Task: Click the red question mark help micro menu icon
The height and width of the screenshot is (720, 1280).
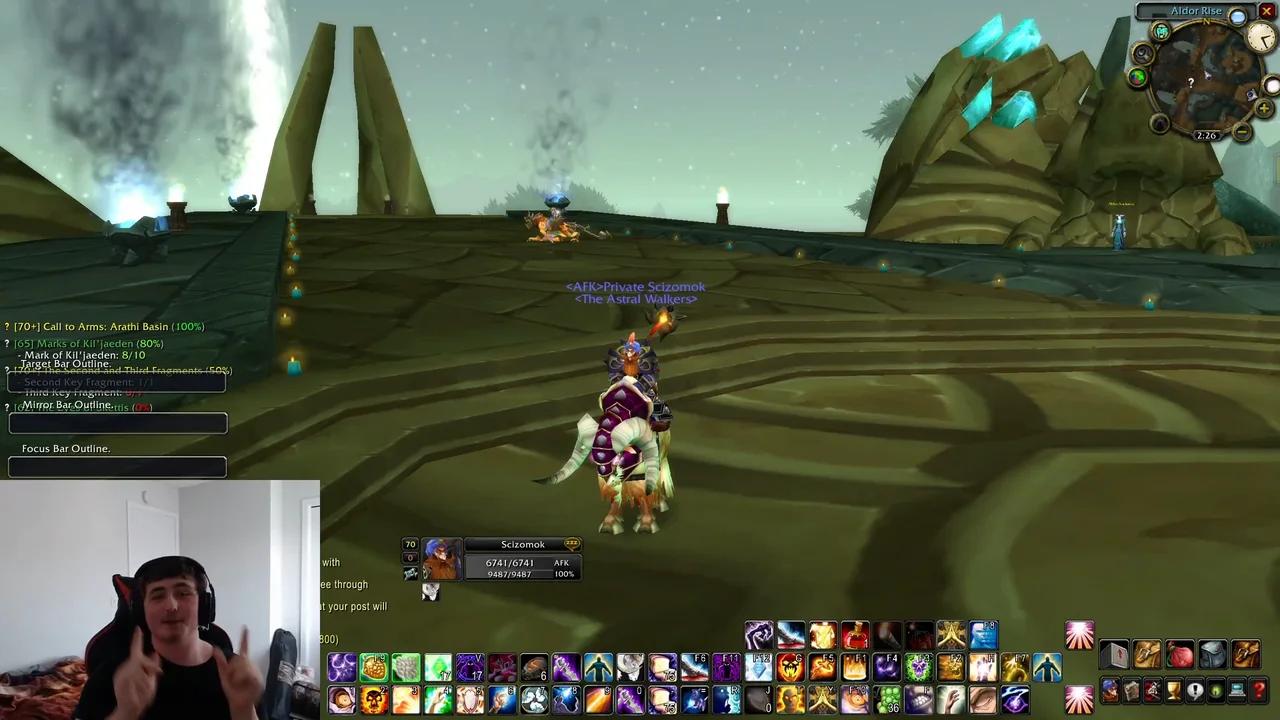Action: 1257,690
